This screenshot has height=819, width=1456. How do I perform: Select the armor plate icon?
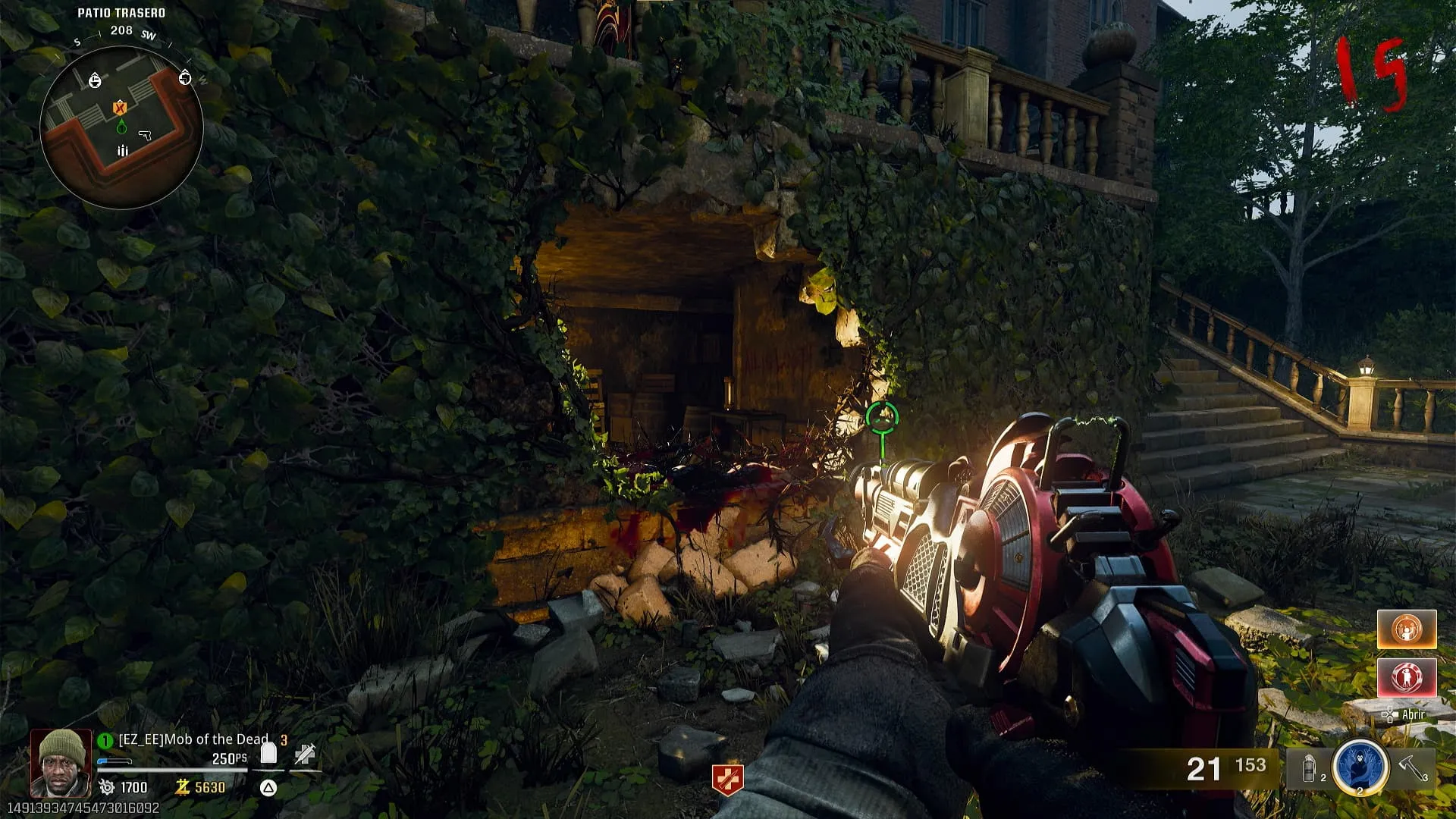pyautogui.click(x=268, y=753)
